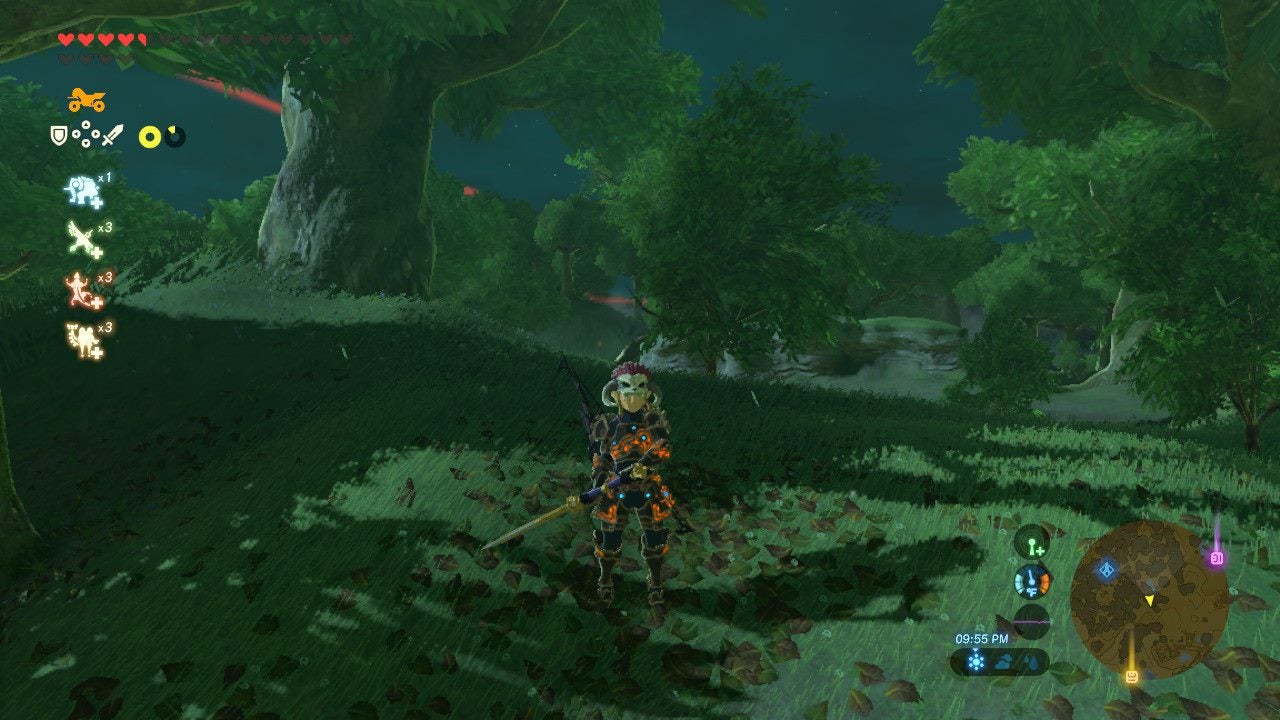Click the stable icon on minimap

(1131, 676)
